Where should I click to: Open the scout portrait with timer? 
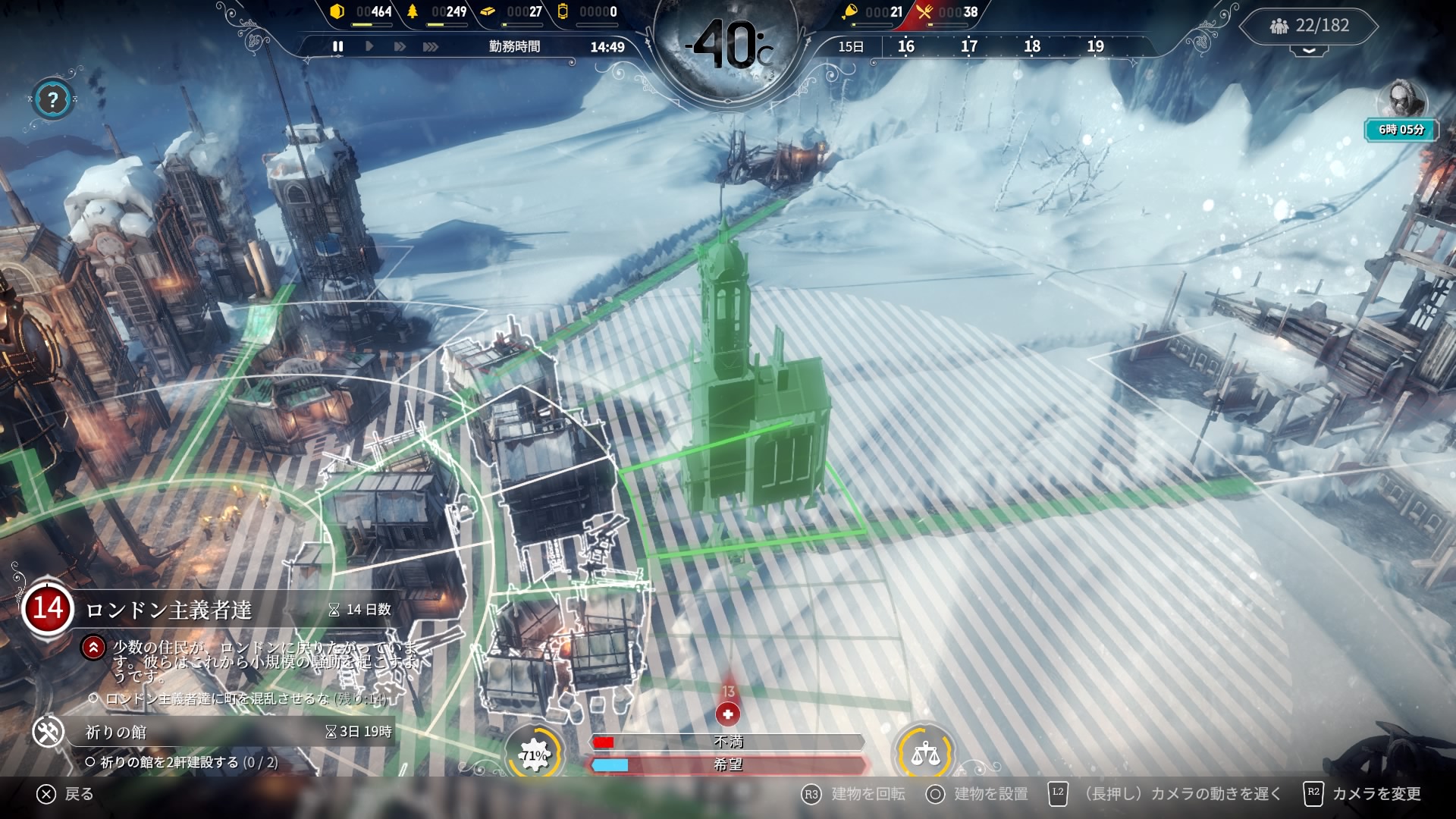[1402, 102]
